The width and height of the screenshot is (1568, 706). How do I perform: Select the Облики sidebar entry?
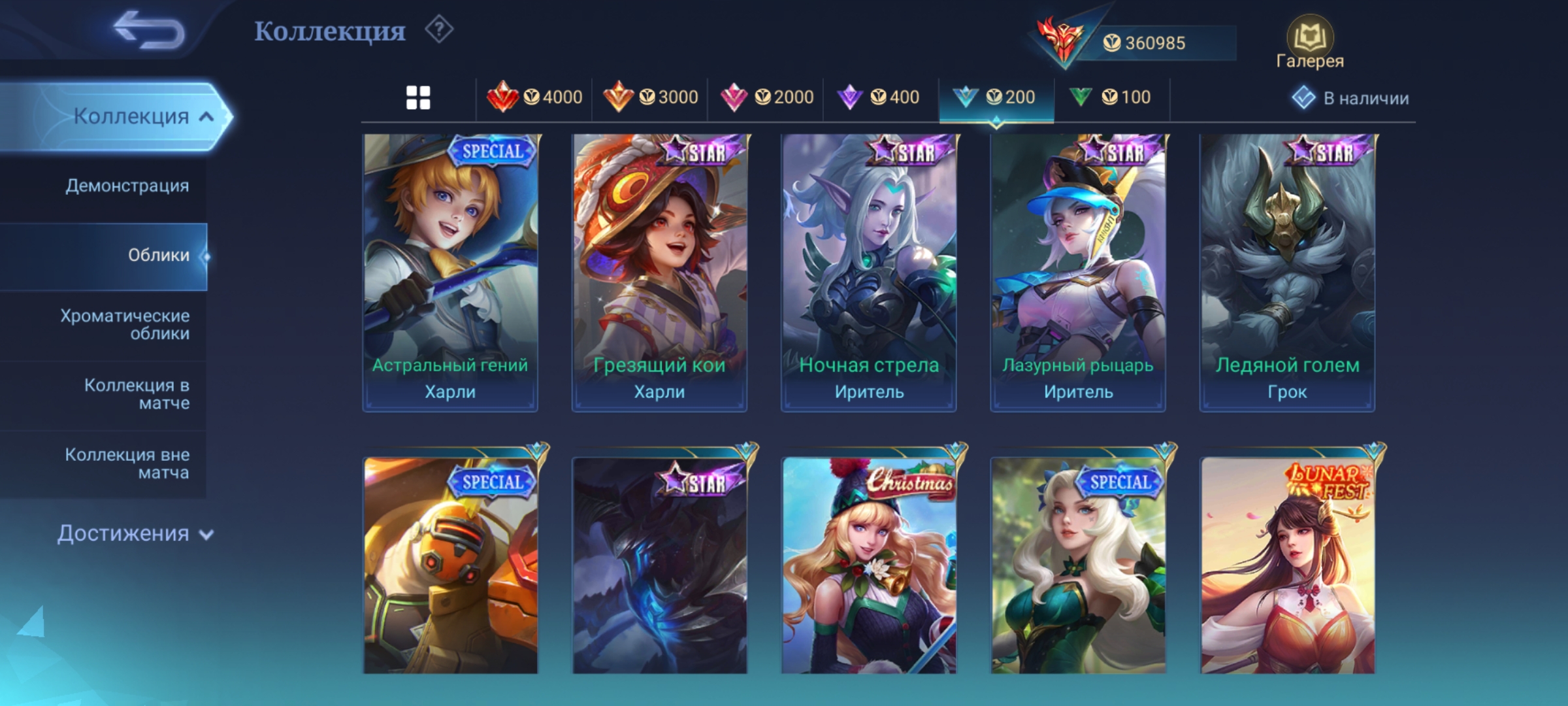tap(158, 256)
